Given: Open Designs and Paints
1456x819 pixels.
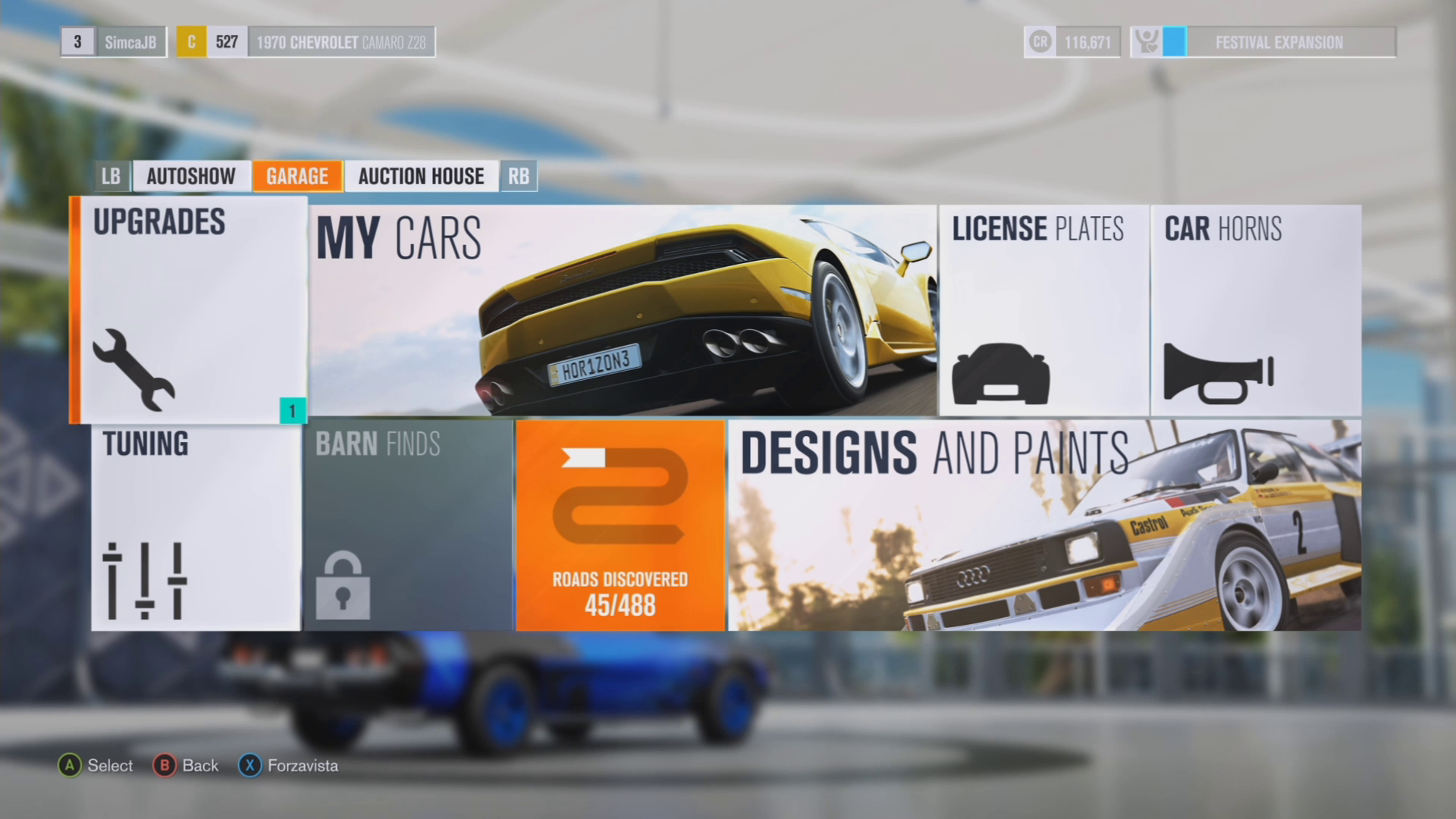Looking at the screenshot, I should click(x=1044, y=526).
